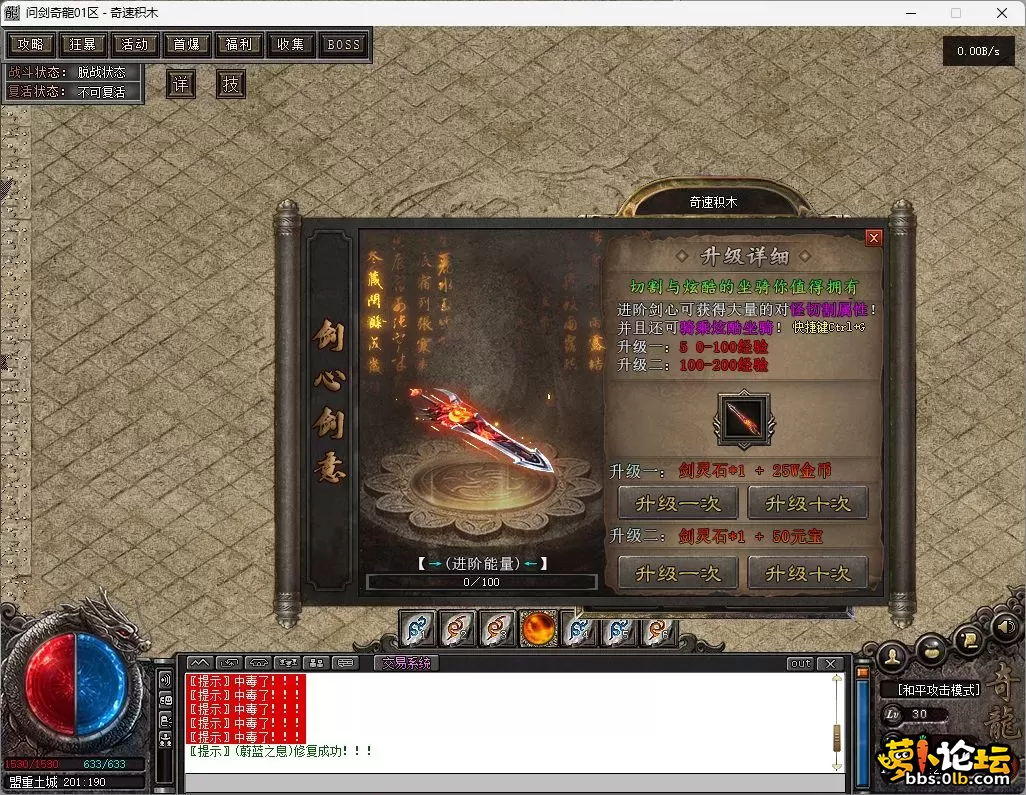Click the chat window OUT button
This screenshot has width=1026, height=795.
(x=800, y=664)
